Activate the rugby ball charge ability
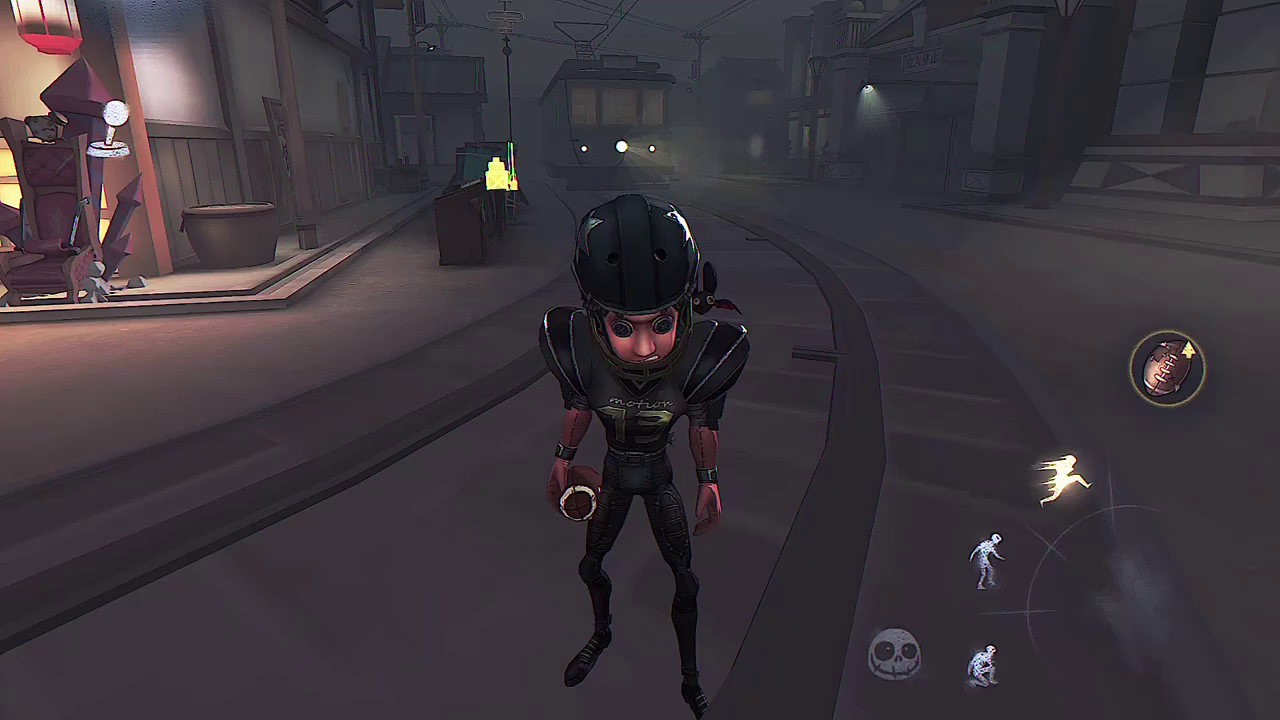 click(1166, 368)
